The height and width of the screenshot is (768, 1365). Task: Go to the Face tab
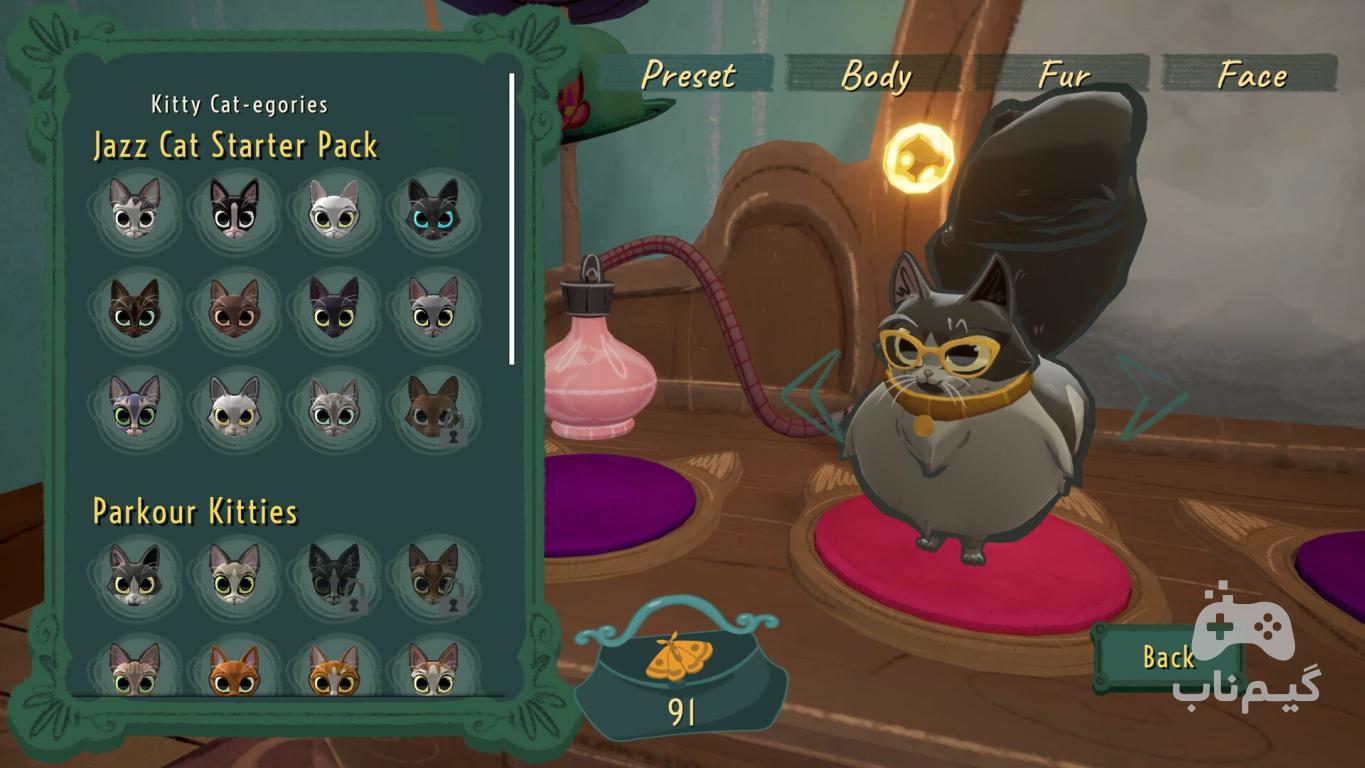pos(1251,75)
